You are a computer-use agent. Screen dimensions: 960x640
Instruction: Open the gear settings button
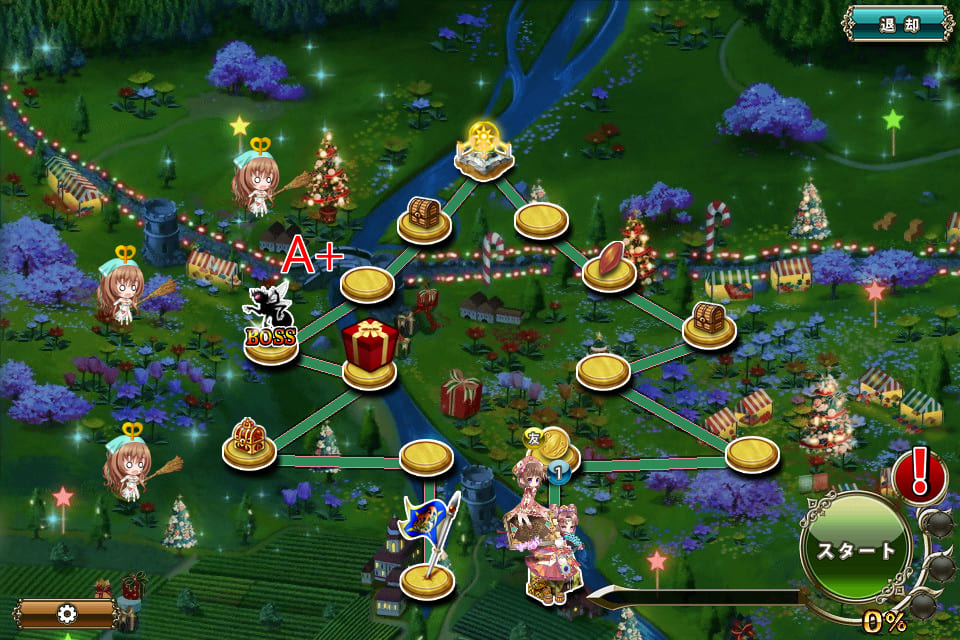[x=66, y=614]
